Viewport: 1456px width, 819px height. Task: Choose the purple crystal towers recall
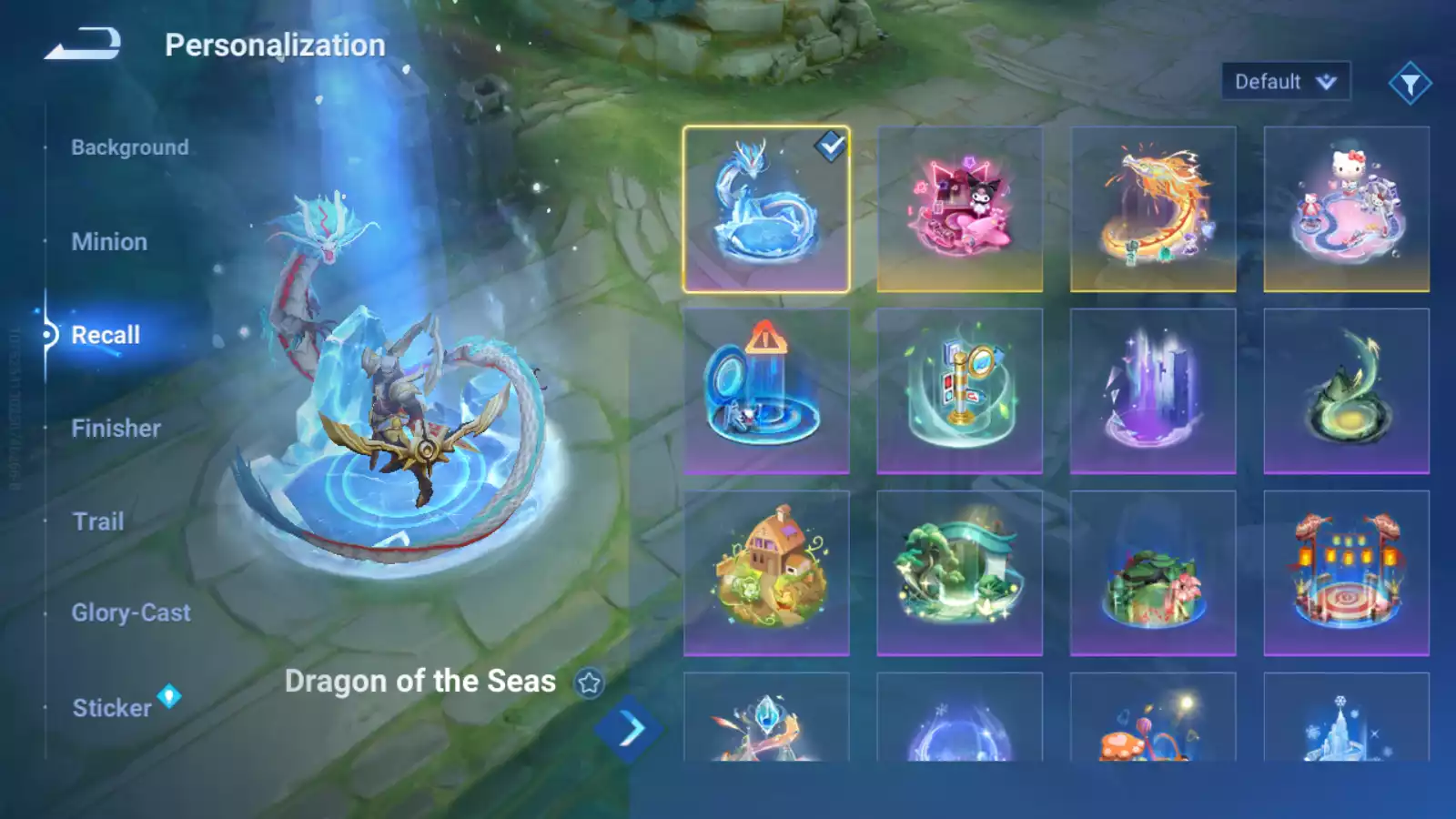pyautogui.click(x=1153, y=391)
